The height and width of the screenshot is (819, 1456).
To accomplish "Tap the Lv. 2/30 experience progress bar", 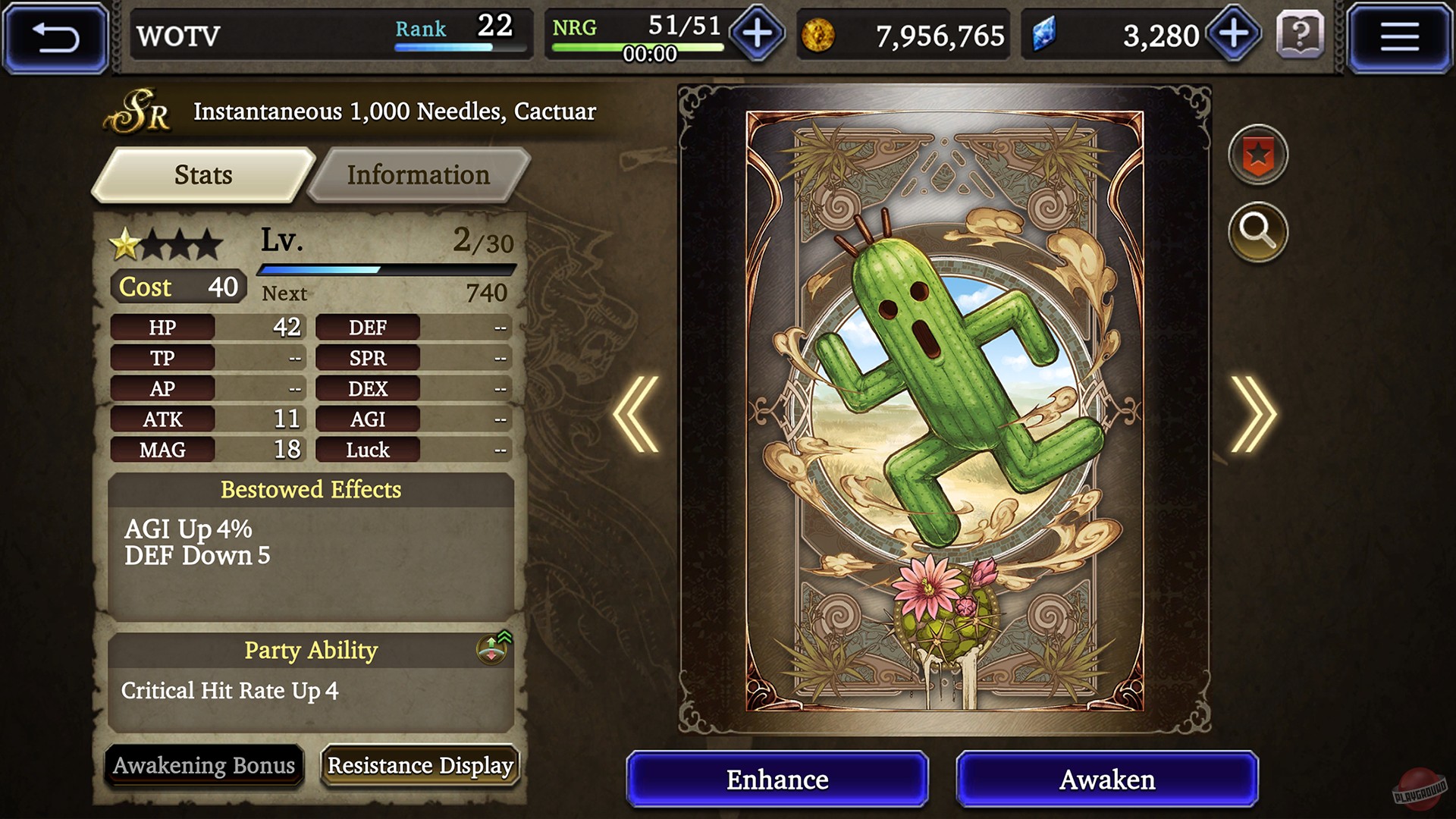I will click(x=387, y=268).
